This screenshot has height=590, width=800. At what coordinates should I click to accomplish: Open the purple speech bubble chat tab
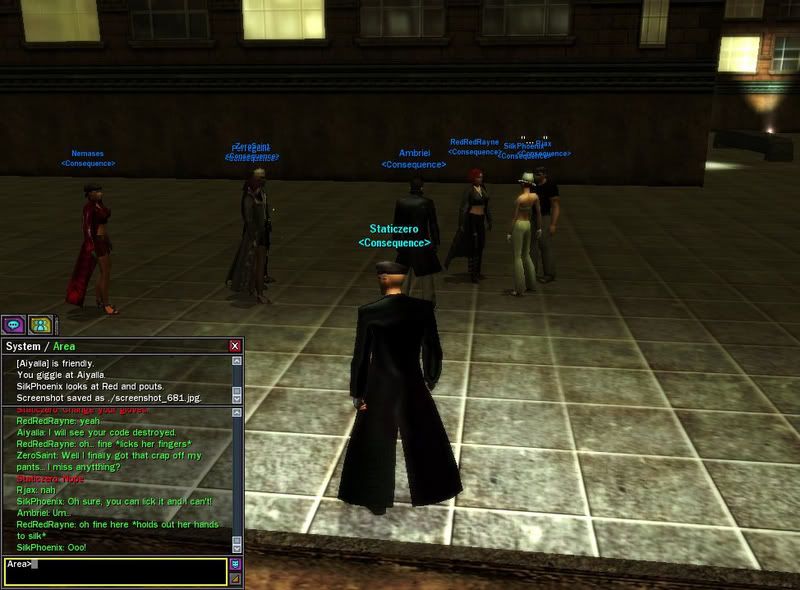14,325
